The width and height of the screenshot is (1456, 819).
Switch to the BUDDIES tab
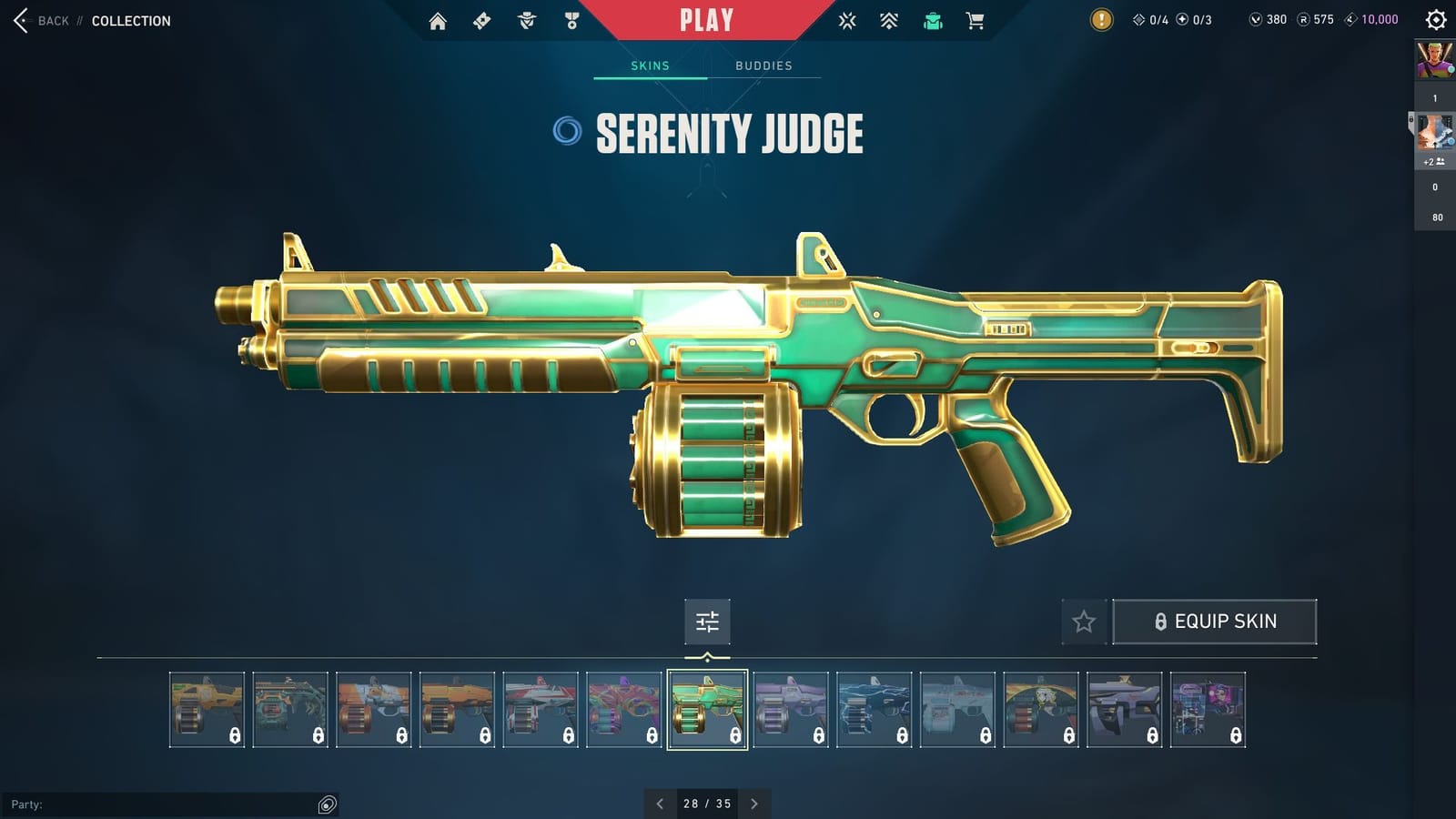pos(764,65)
